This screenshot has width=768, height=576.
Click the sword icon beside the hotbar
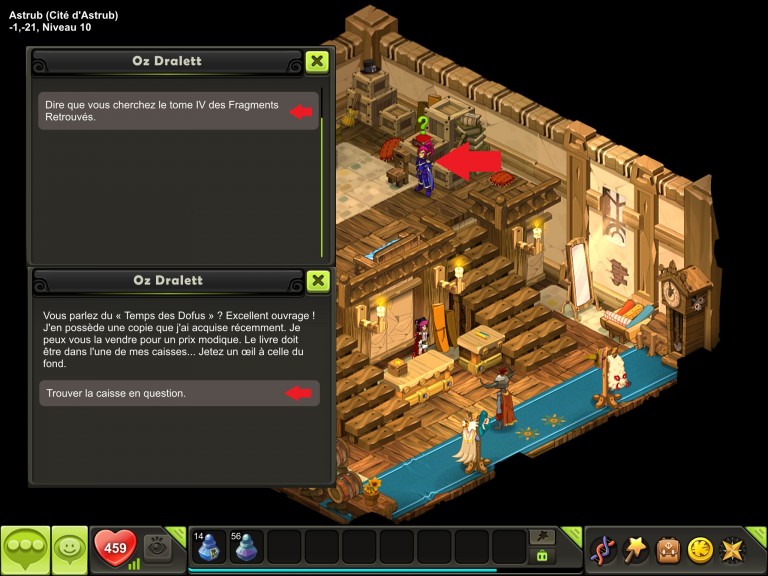(x=542, y=537)
